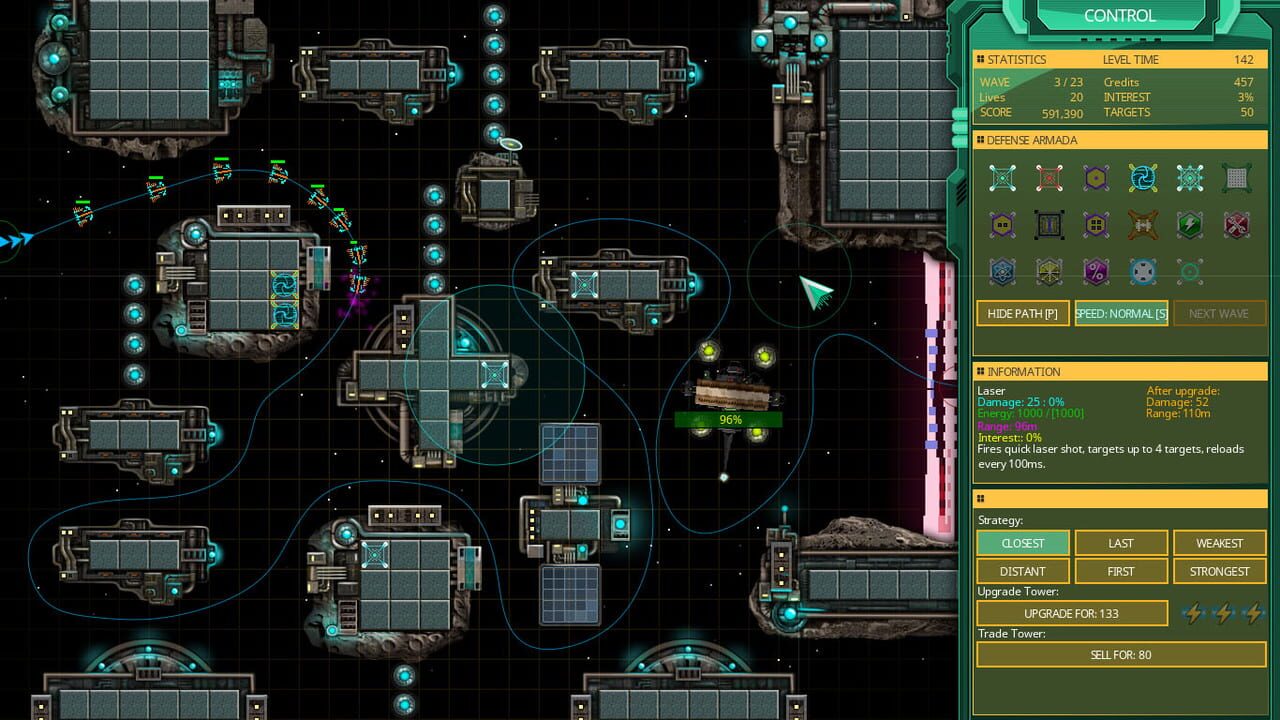This screenshot has height=720, width=1280.
Task: Select the FIRST targeting strategy
Action: (x=1120, y=571)
